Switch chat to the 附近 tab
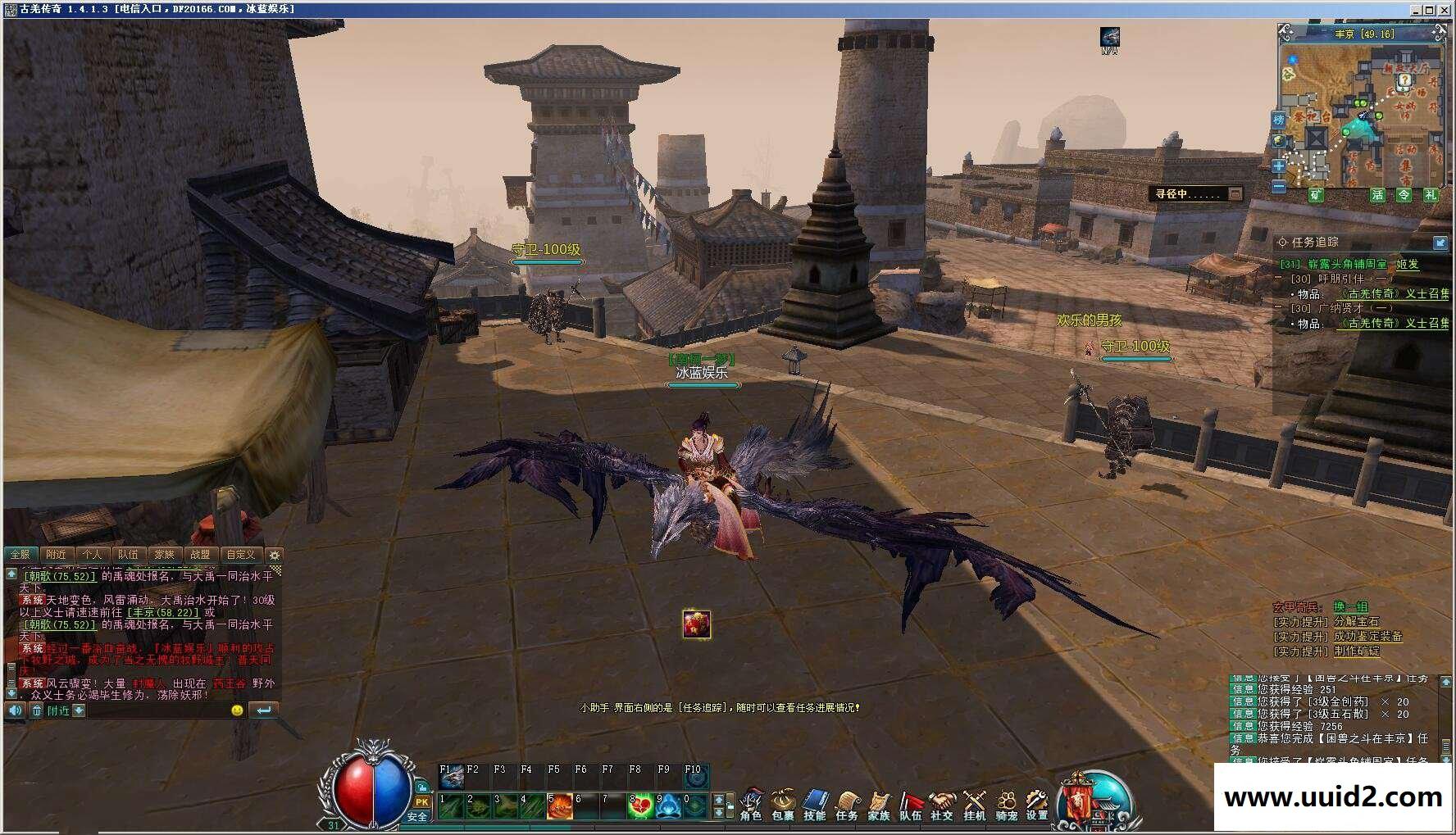Viewport: 1456px width, 835px height. click(56, 555)
